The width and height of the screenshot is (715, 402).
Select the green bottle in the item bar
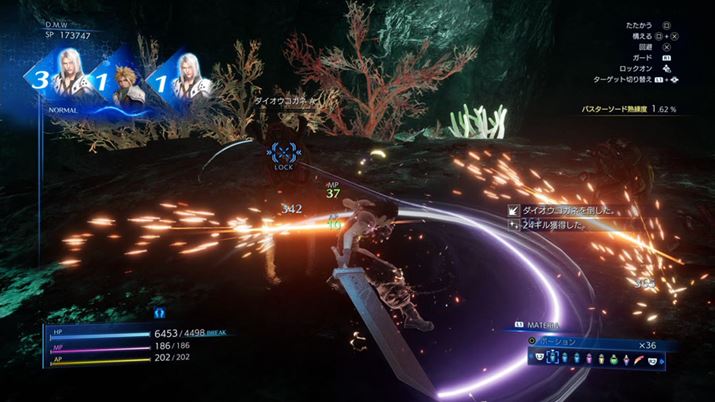(614, 358)
